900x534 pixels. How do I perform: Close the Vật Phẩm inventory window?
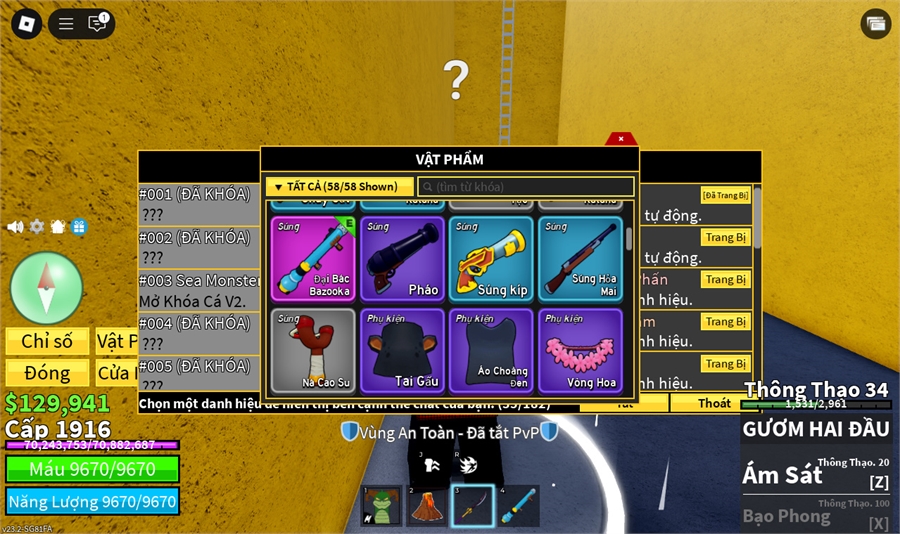point(621,139)
